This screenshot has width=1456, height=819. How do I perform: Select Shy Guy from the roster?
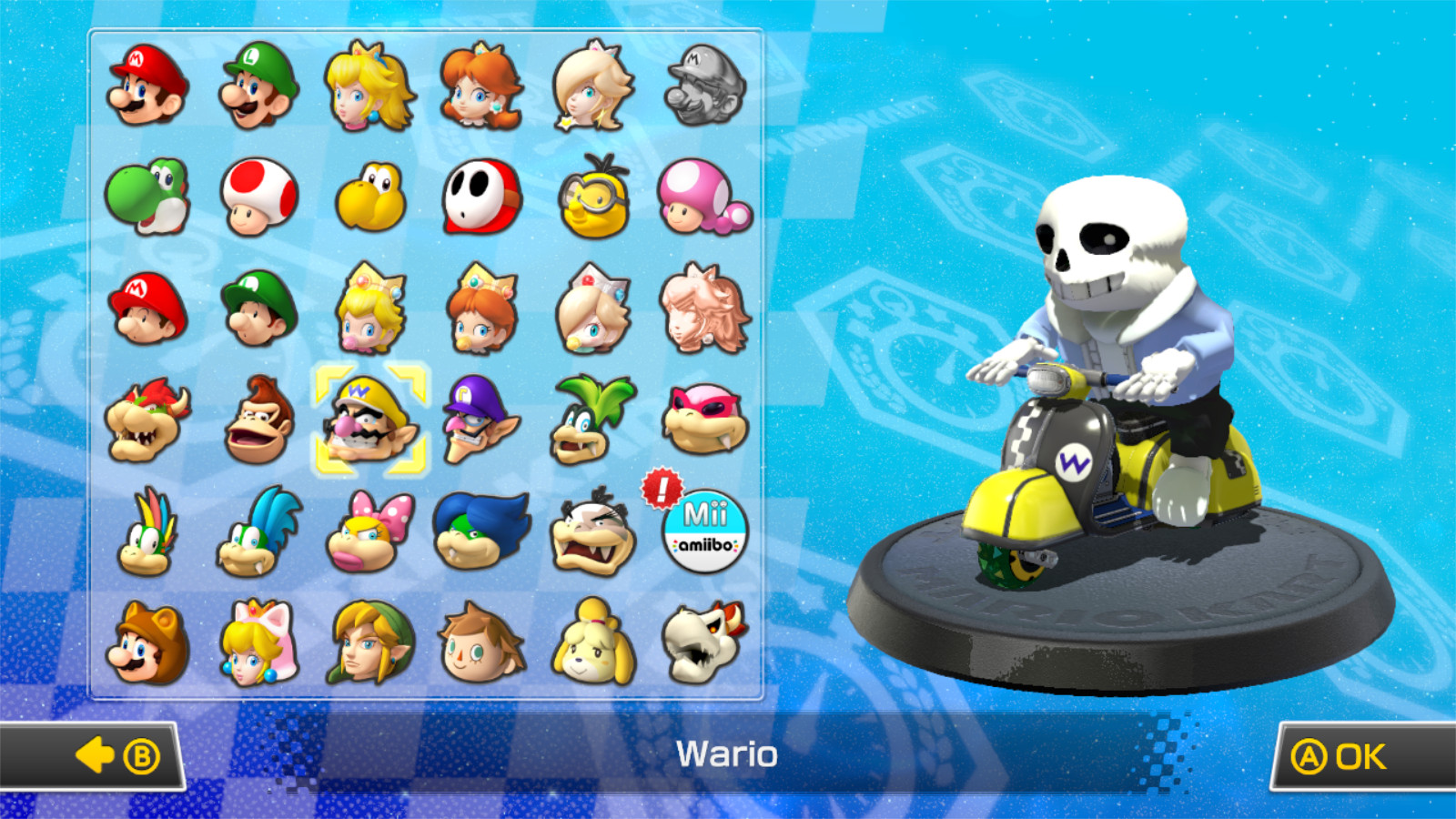click(x=480, y=198)
